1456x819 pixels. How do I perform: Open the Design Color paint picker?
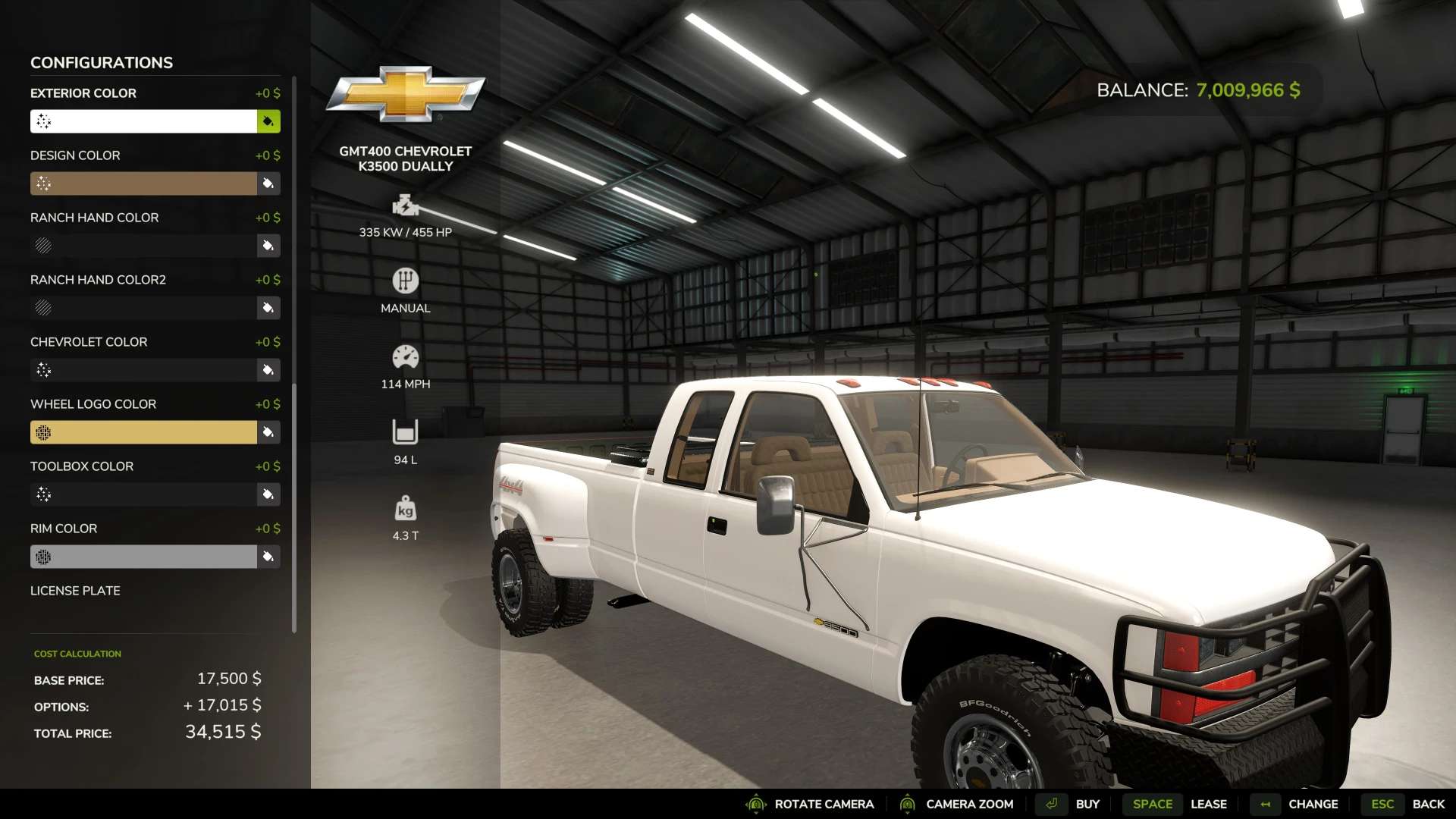268,184
